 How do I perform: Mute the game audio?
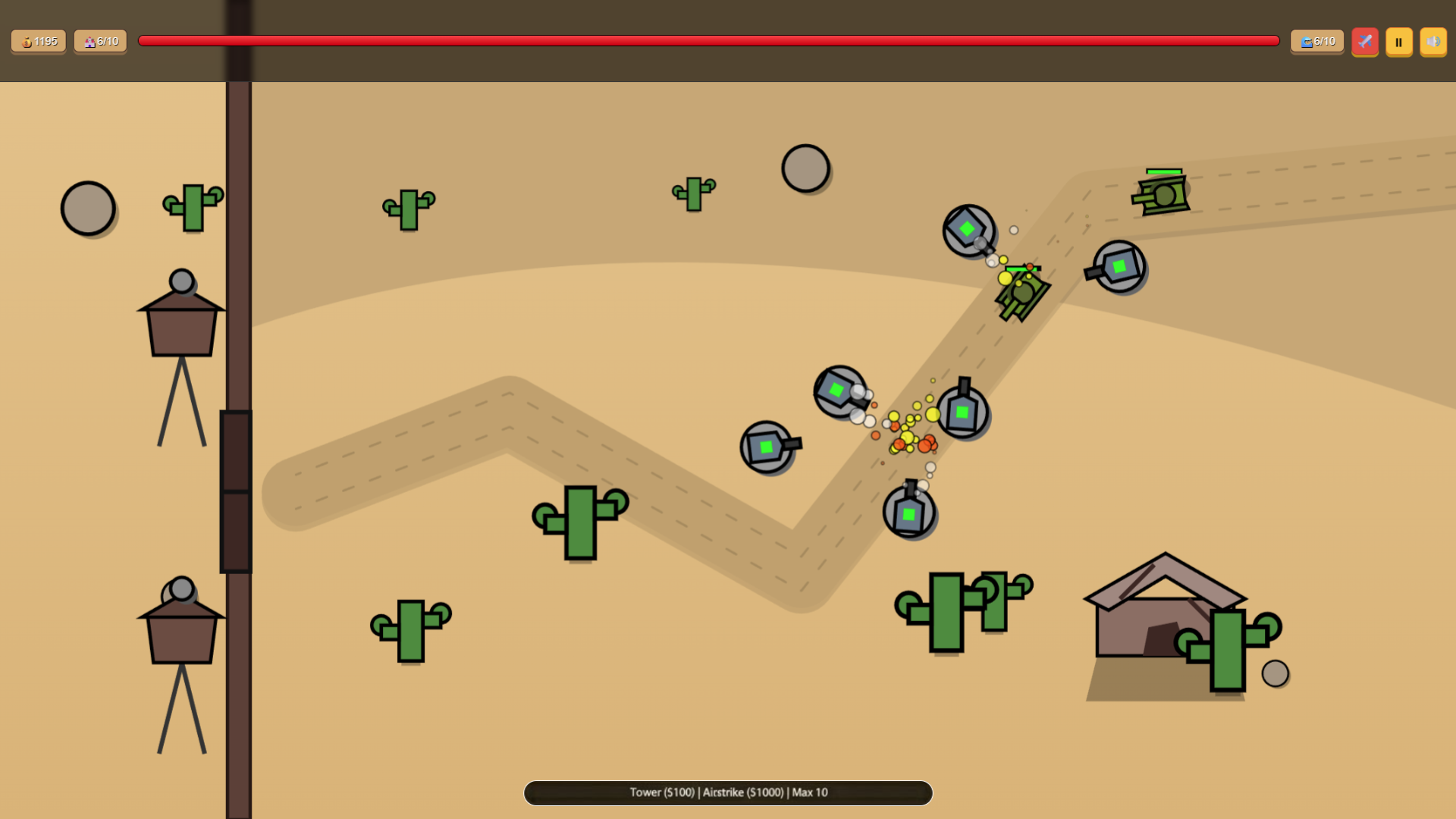point(1433,42)
